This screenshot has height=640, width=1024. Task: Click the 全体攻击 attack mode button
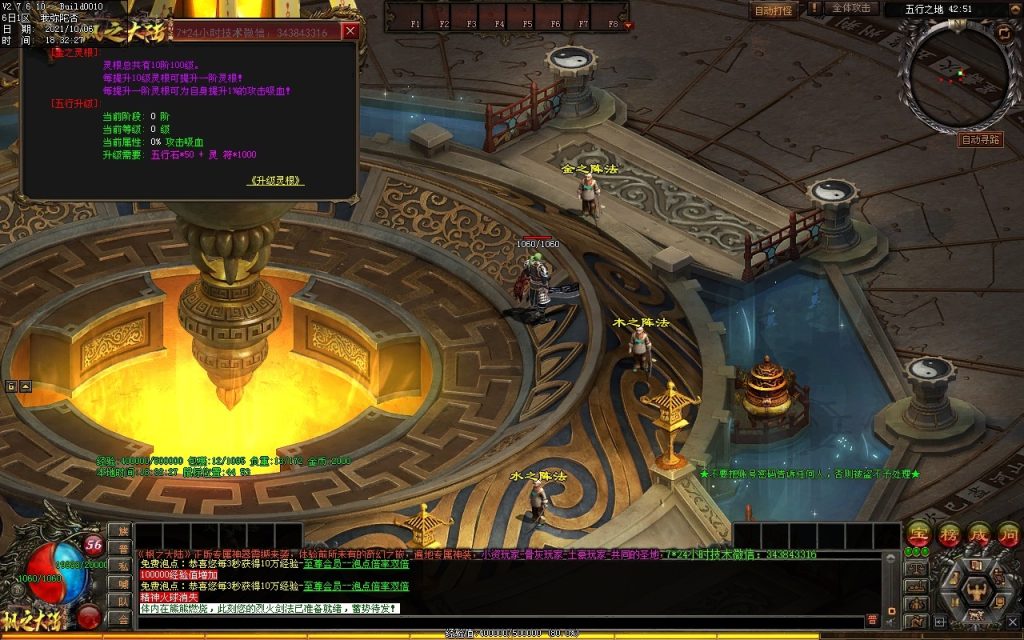851,8
